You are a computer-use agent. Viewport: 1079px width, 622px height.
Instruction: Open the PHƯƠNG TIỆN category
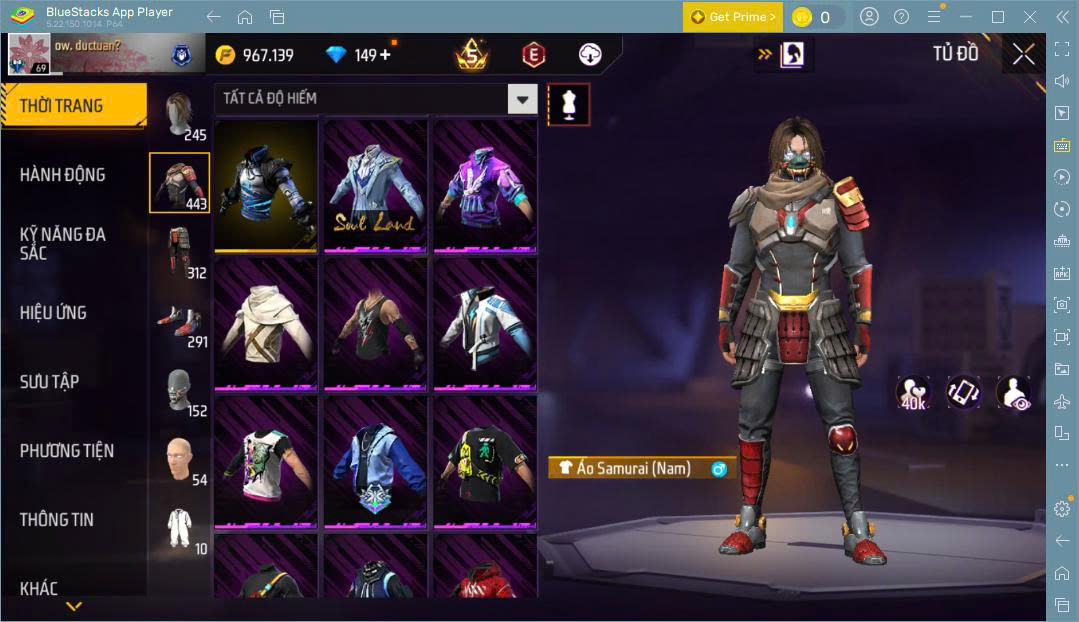(66, 451)
